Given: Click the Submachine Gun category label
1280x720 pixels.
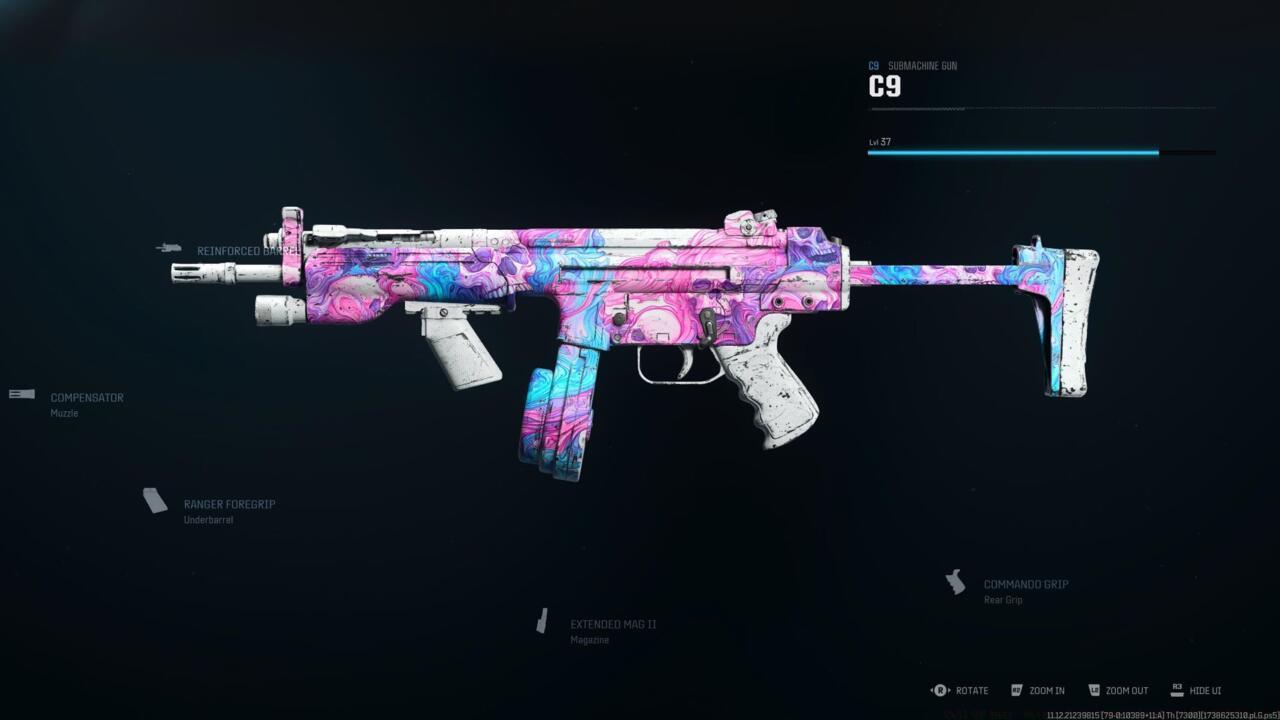Looking at the screenshot, I should pyautogui.click(x=922, y=65).
